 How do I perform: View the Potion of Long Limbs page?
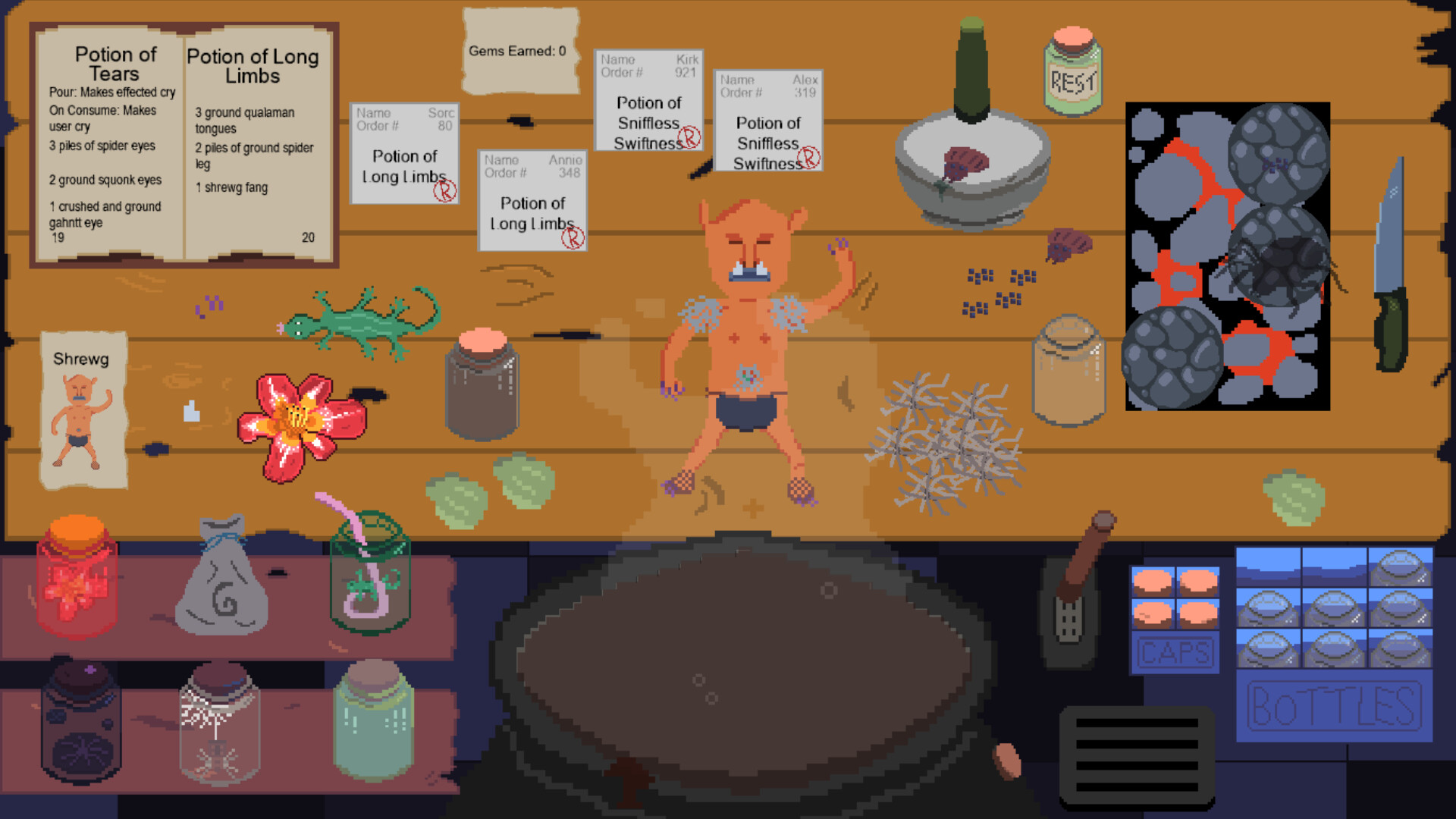254,144
